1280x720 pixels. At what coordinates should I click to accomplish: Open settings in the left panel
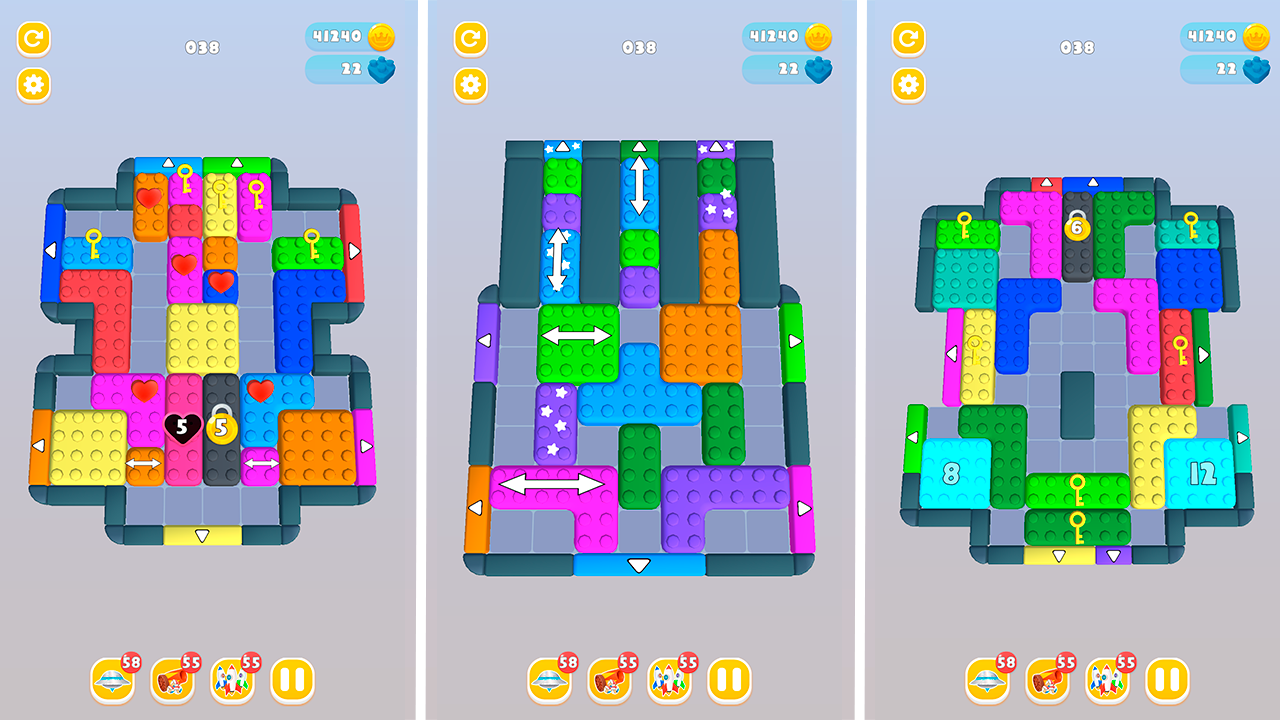point(33,84)
